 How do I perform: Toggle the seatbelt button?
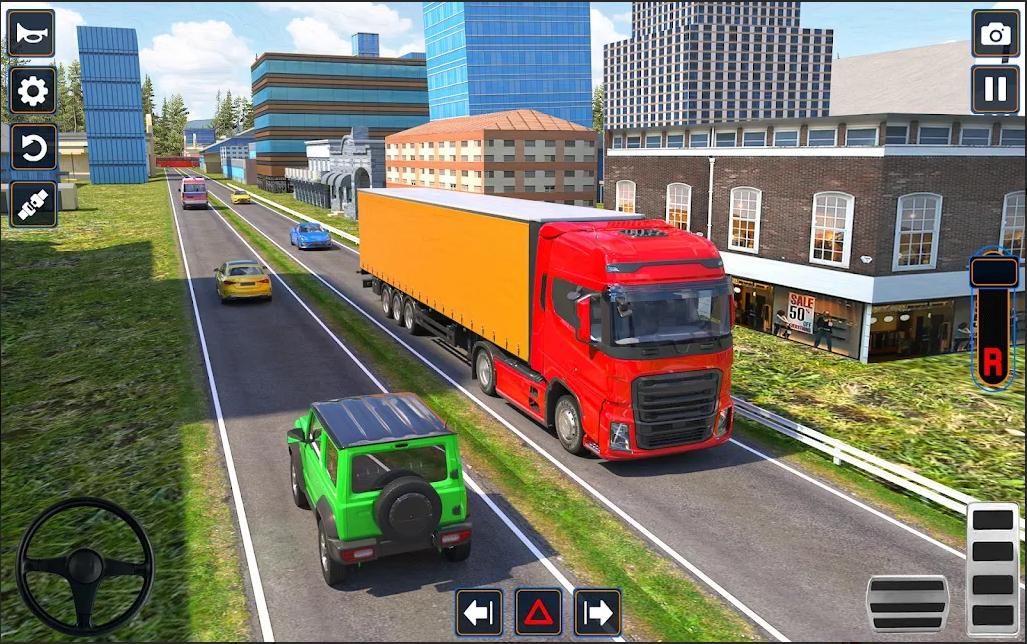[32, 204]
